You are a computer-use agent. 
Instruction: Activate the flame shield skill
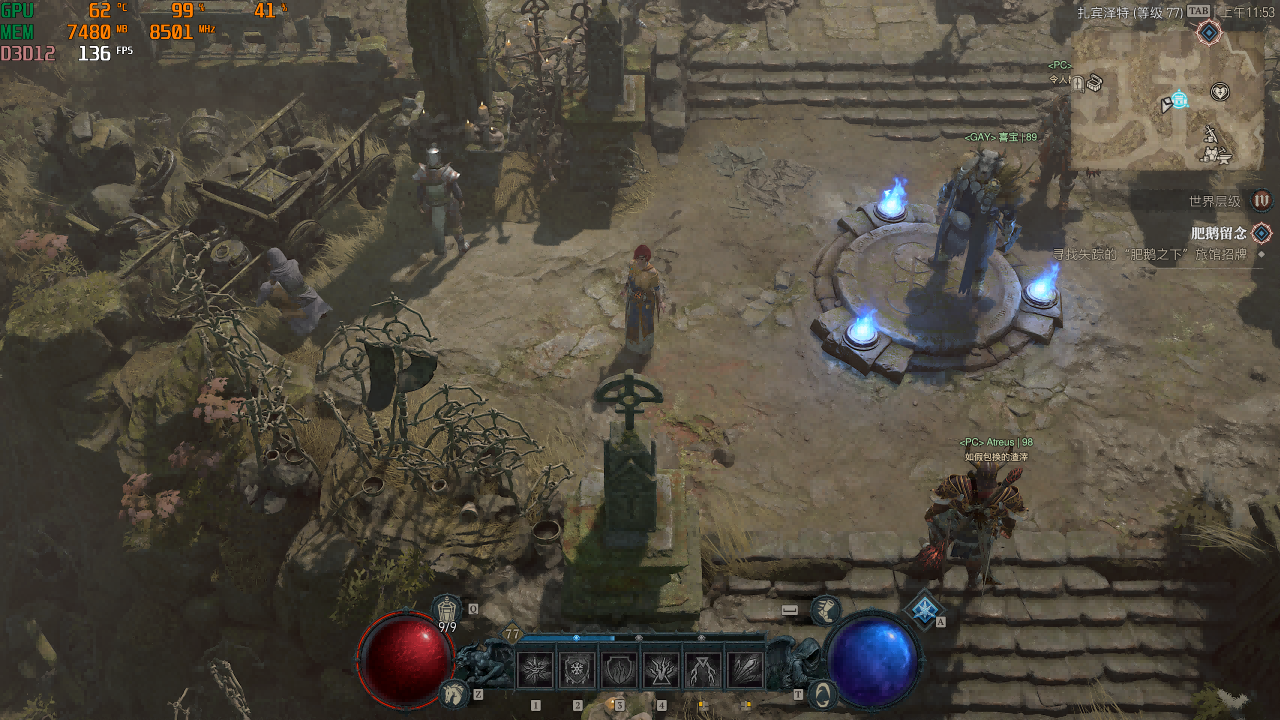point(619,669)
